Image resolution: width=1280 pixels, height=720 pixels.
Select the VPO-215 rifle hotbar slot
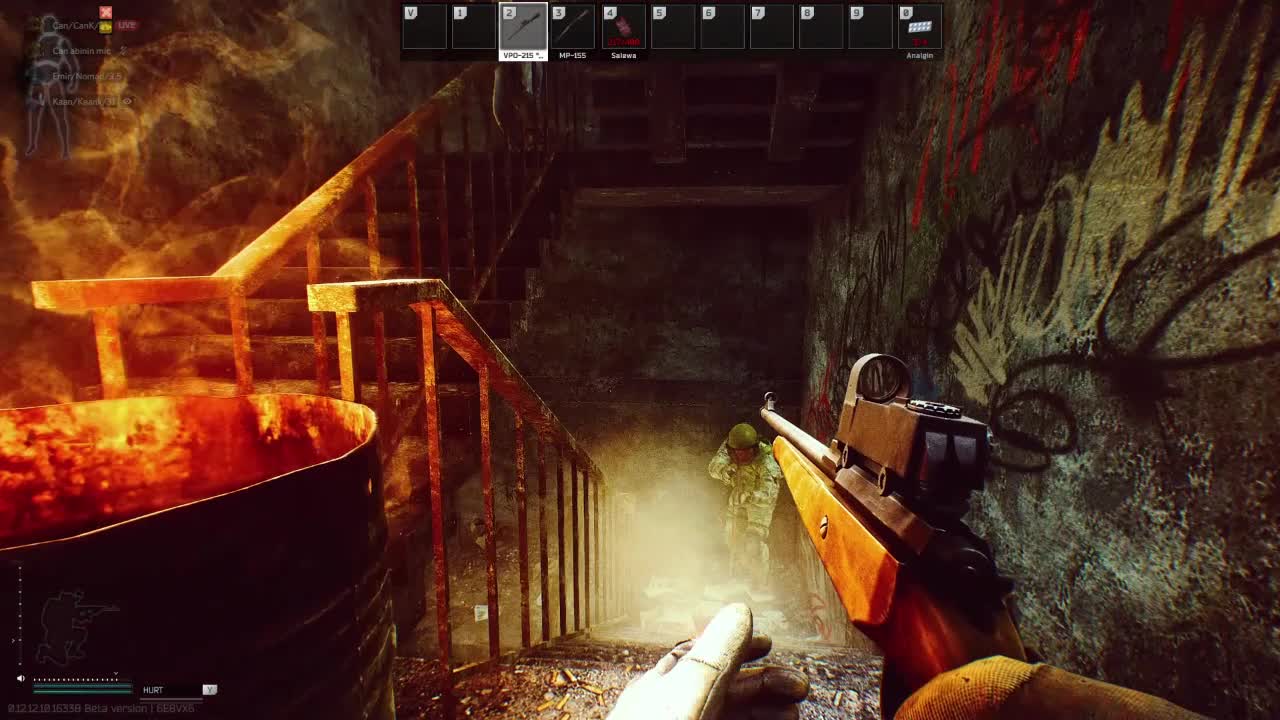[x=523, y=27]
